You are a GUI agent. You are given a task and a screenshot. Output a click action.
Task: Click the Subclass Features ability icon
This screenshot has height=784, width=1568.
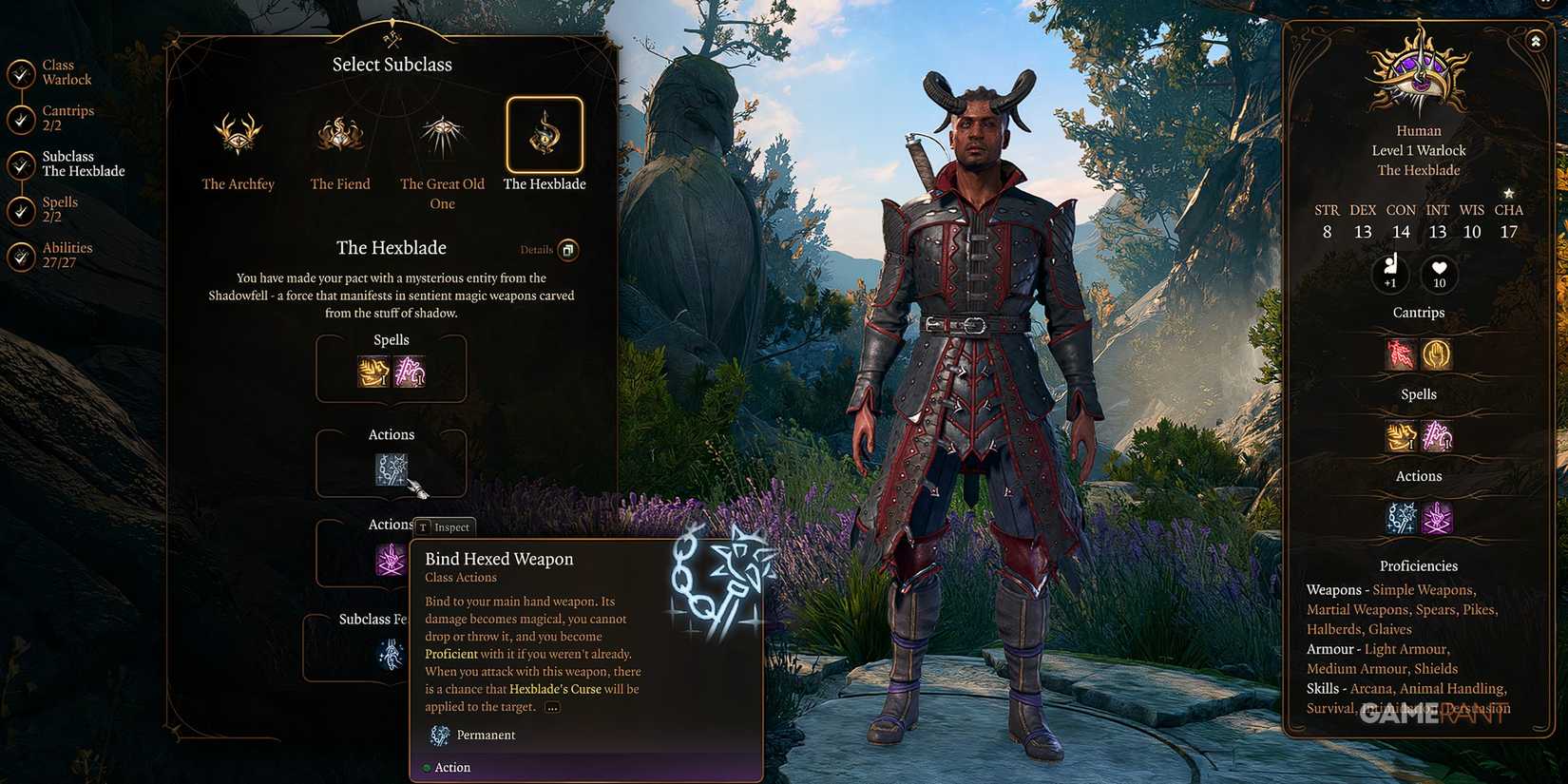coord(391,654)
